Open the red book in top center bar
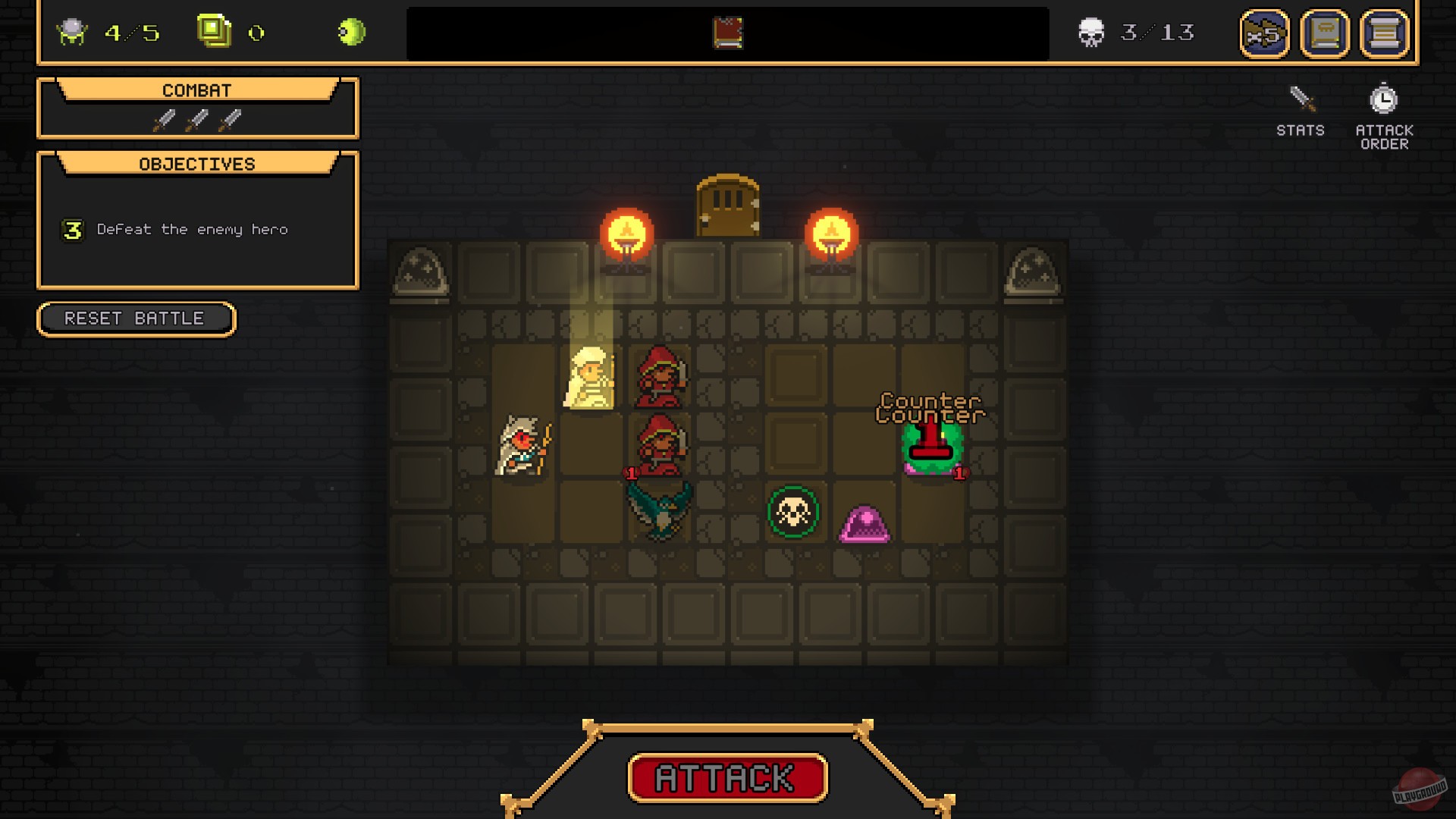Viewport: 1456px width, 819px height. coord(726,33)
